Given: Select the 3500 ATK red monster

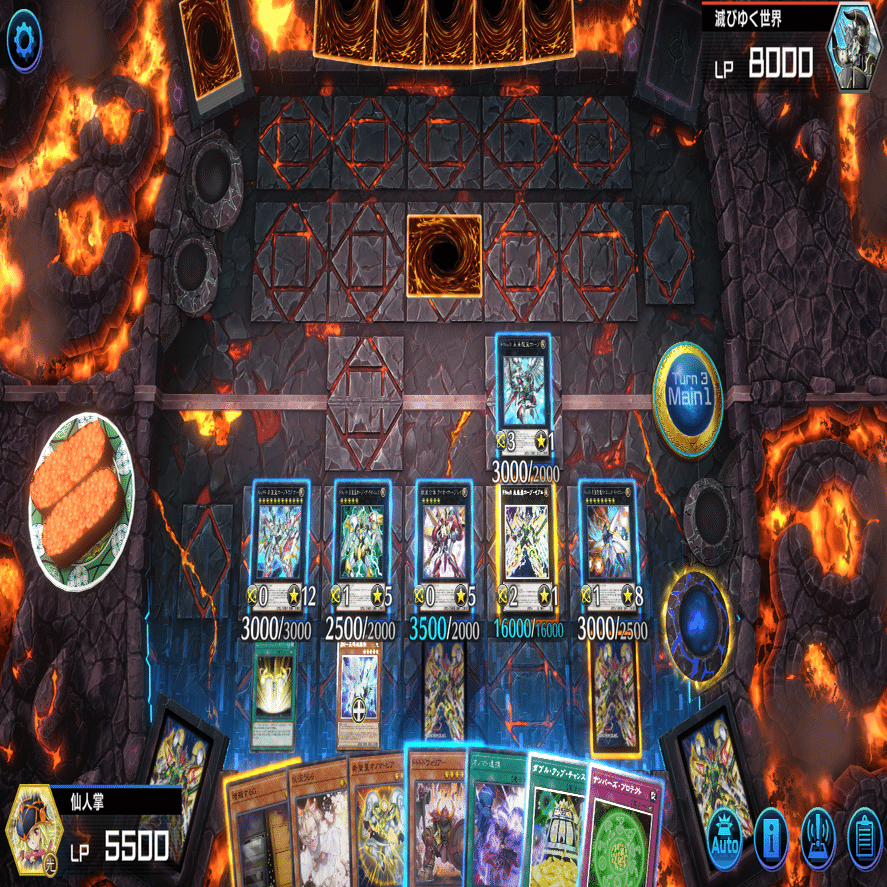Looking at the screenshot, I should [x=444, y=538].
